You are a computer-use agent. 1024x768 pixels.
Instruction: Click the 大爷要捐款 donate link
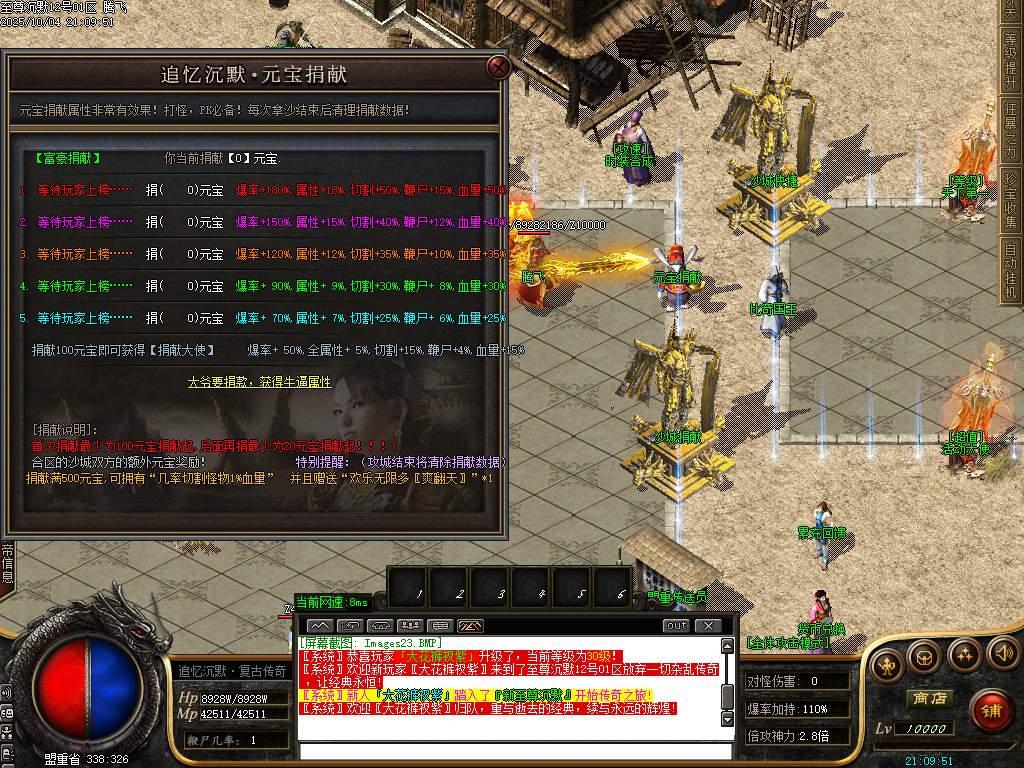tap(259, 382)
